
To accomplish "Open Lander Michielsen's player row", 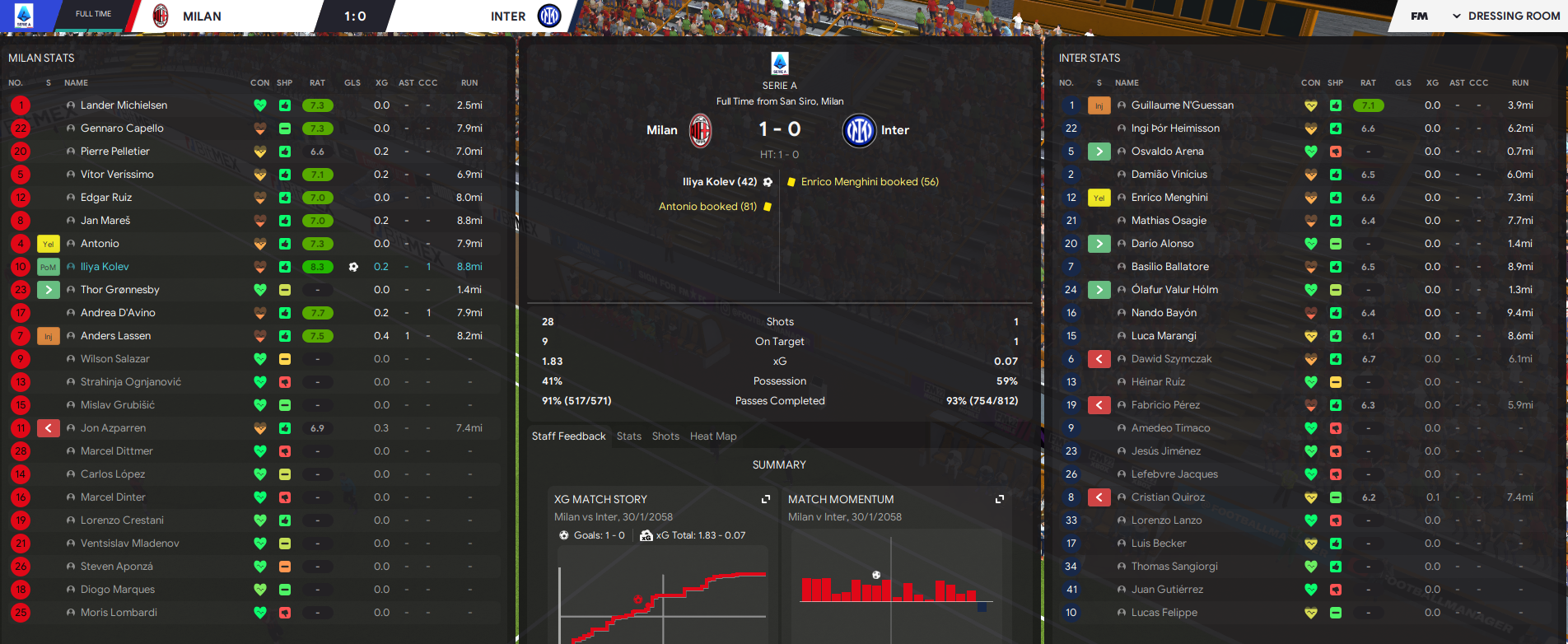I will click(124, 105).
